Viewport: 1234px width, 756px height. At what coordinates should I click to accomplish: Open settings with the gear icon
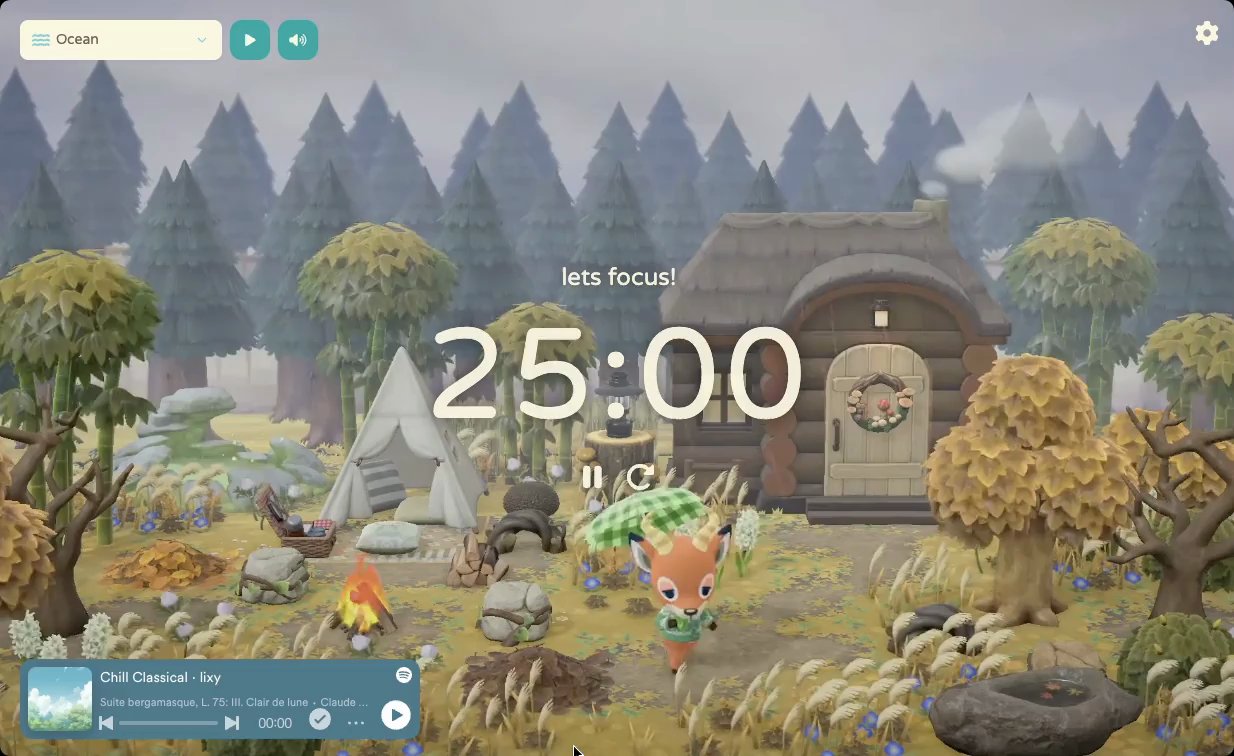pos(1207,33)
